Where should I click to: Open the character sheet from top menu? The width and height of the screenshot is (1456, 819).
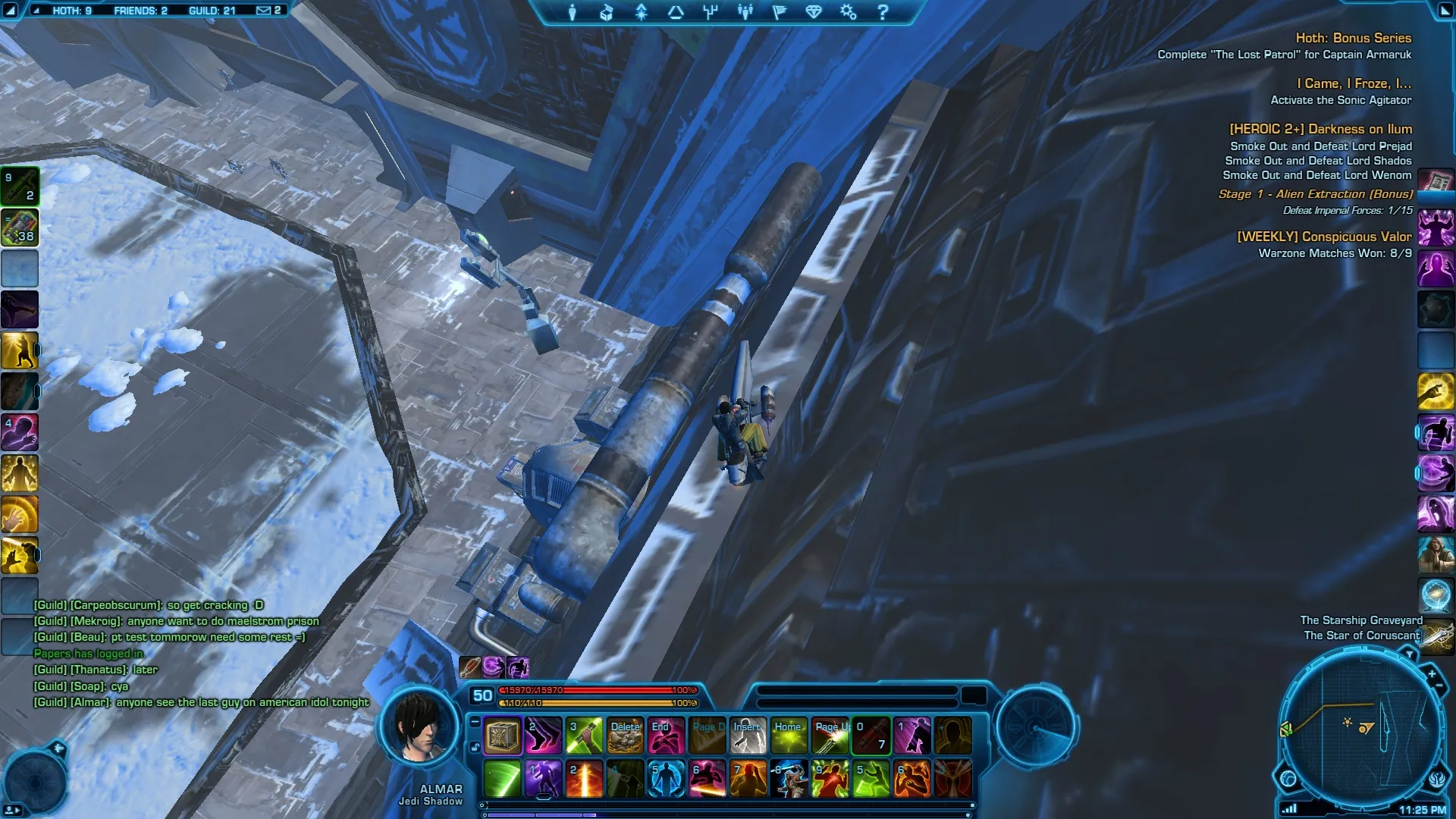(x=573, y=12)
